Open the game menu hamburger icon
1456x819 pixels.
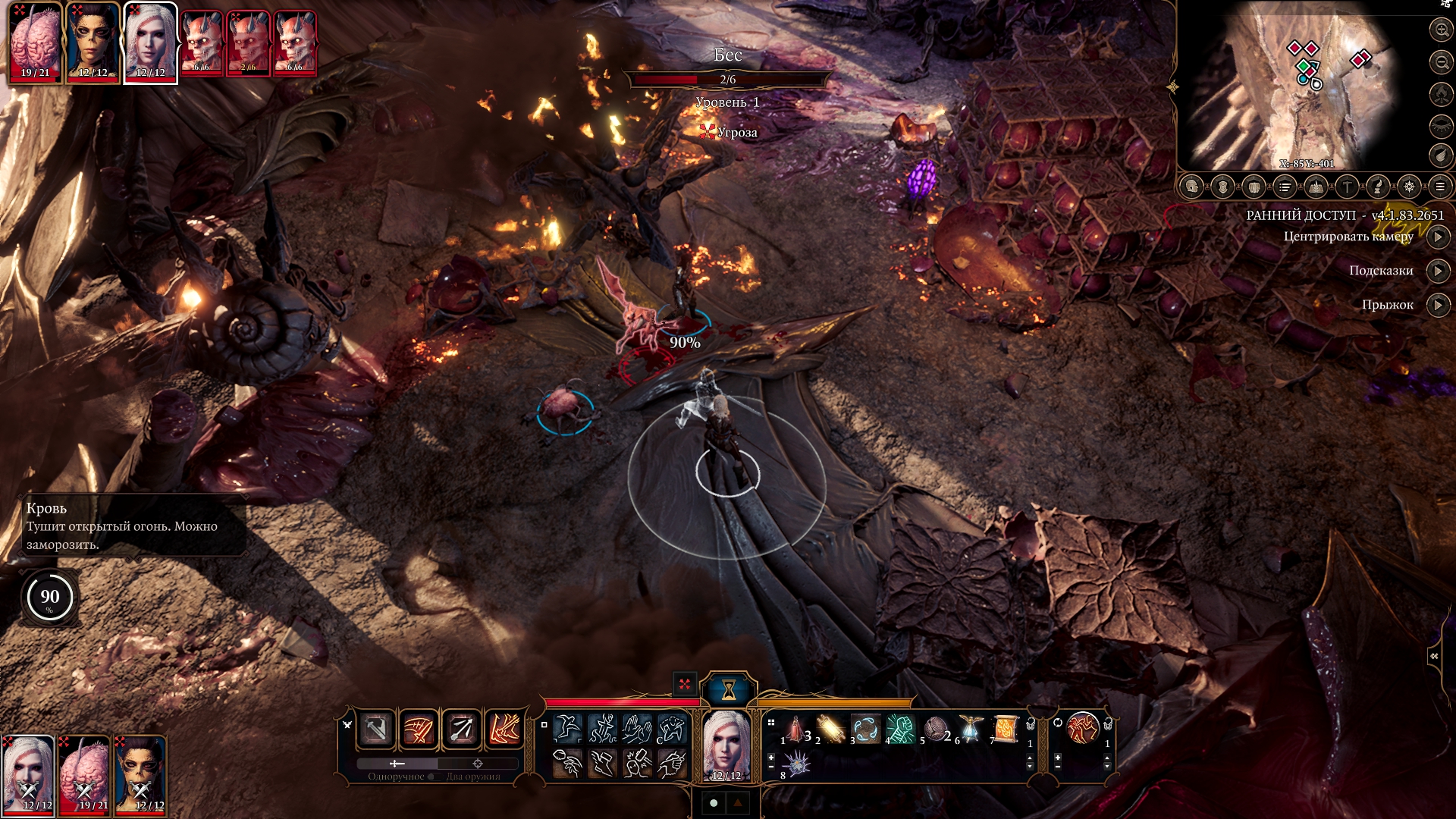1439,187
